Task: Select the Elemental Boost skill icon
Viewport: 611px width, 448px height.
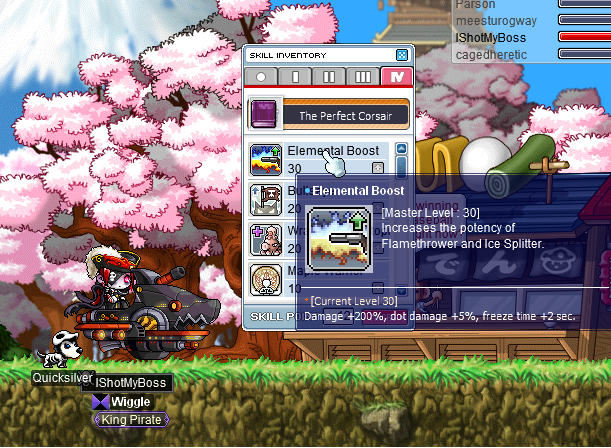Action: click(x=265, y=159)
